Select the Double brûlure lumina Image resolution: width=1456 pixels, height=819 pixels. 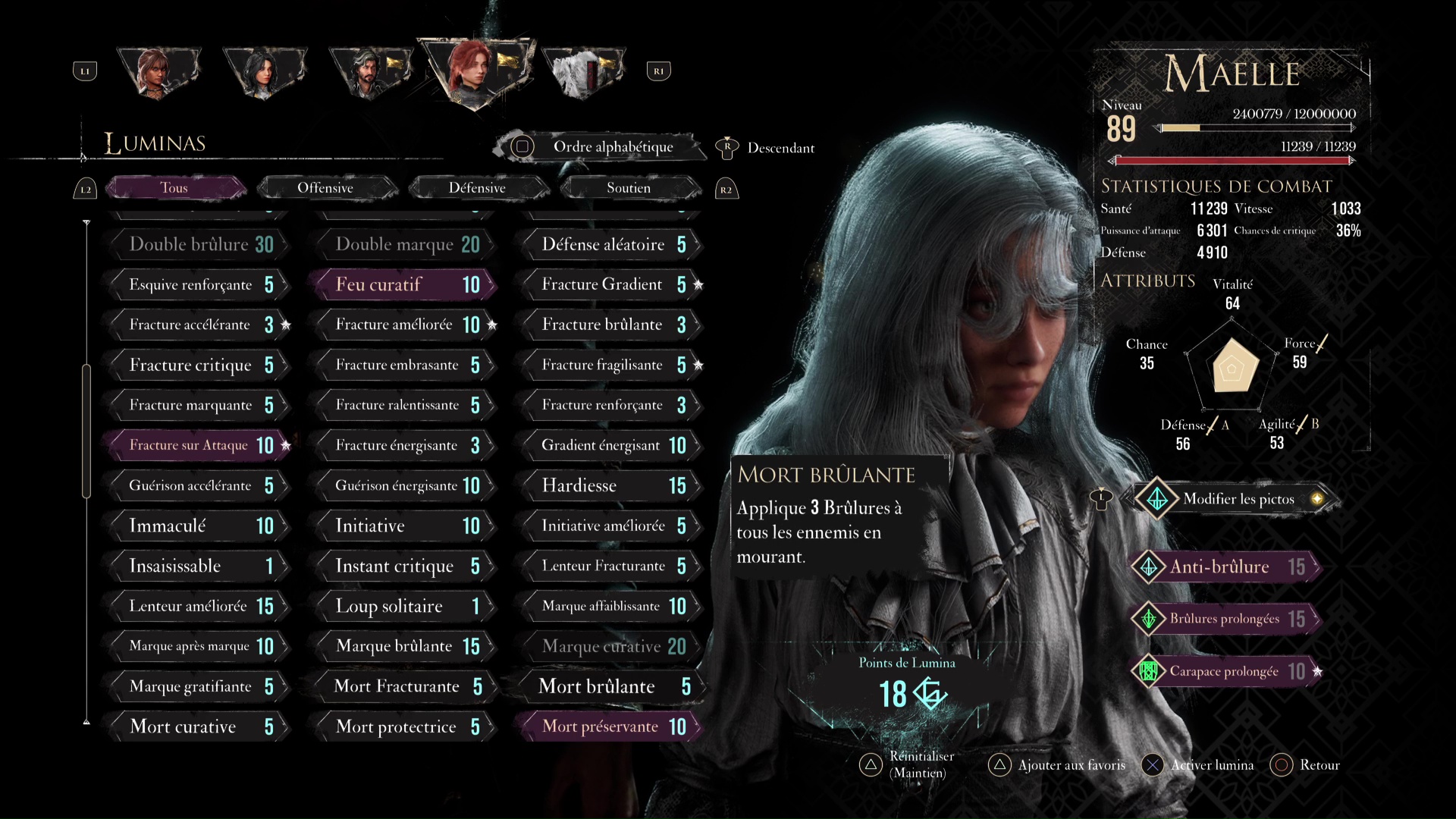pyautogui.click(x=199, y=244)
